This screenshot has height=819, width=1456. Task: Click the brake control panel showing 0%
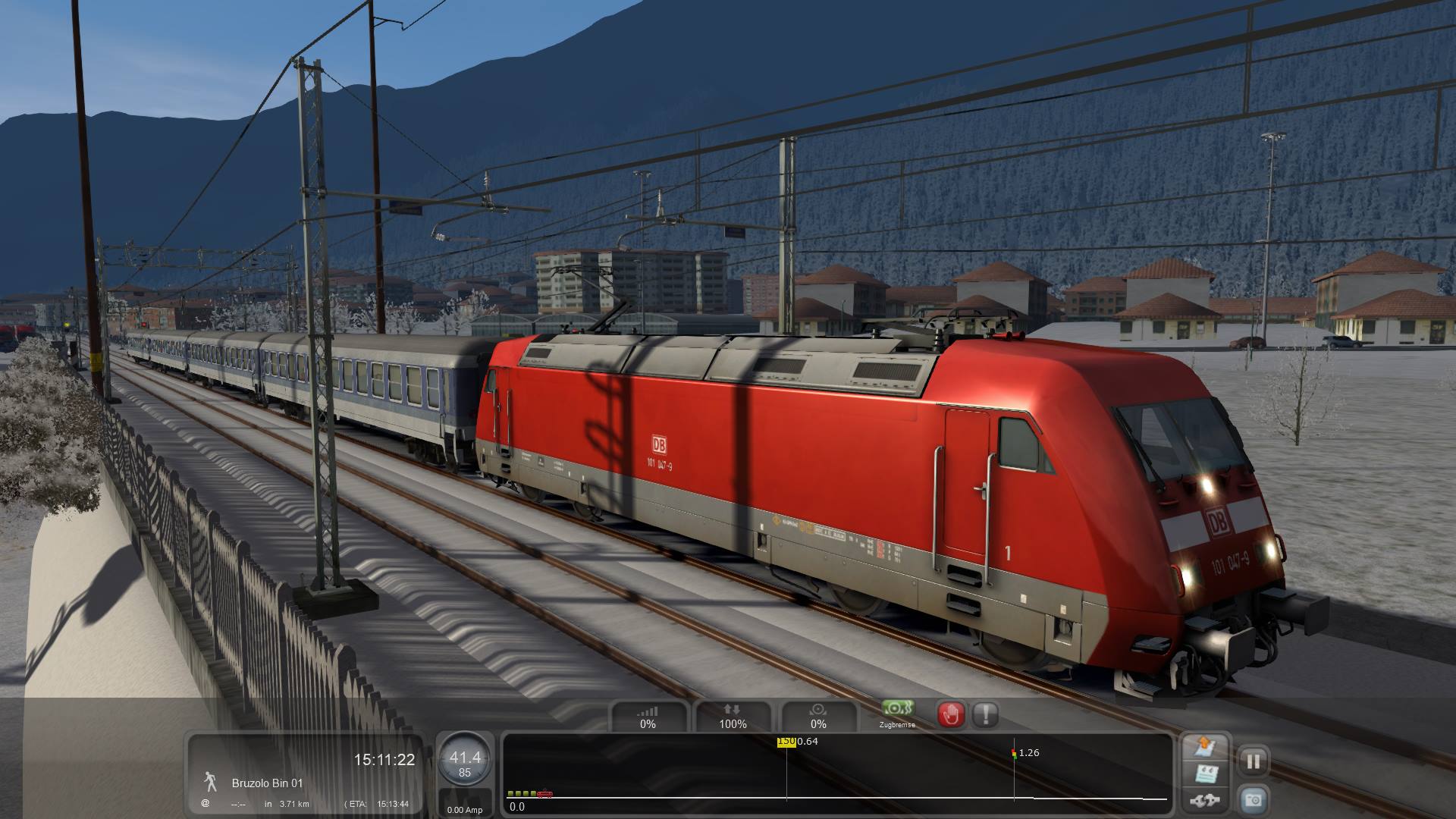pyautogui.click(x=817, y=717)
